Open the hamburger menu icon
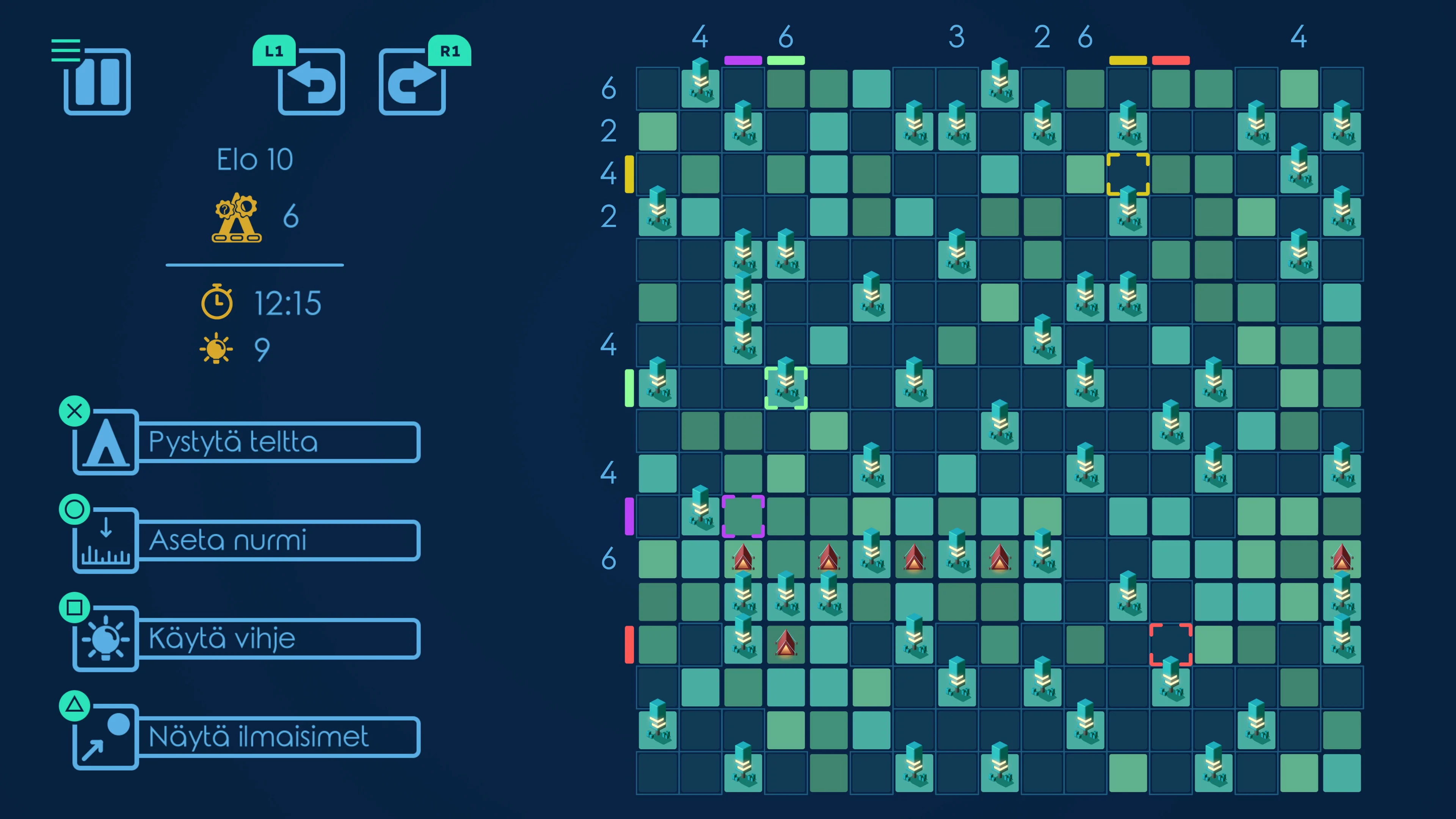1456x819 pixels. tap(67, 50)
